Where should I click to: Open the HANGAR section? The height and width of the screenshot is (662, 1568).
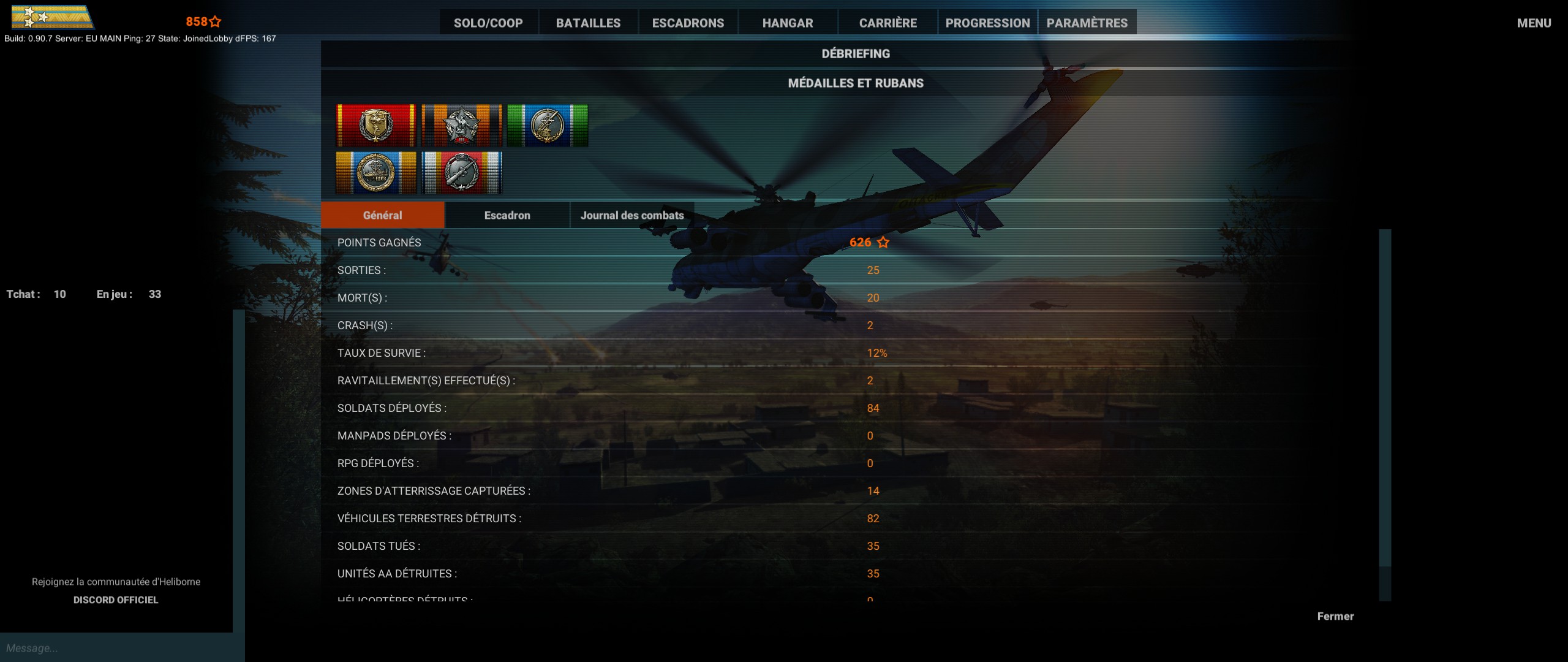coord(788,23)
